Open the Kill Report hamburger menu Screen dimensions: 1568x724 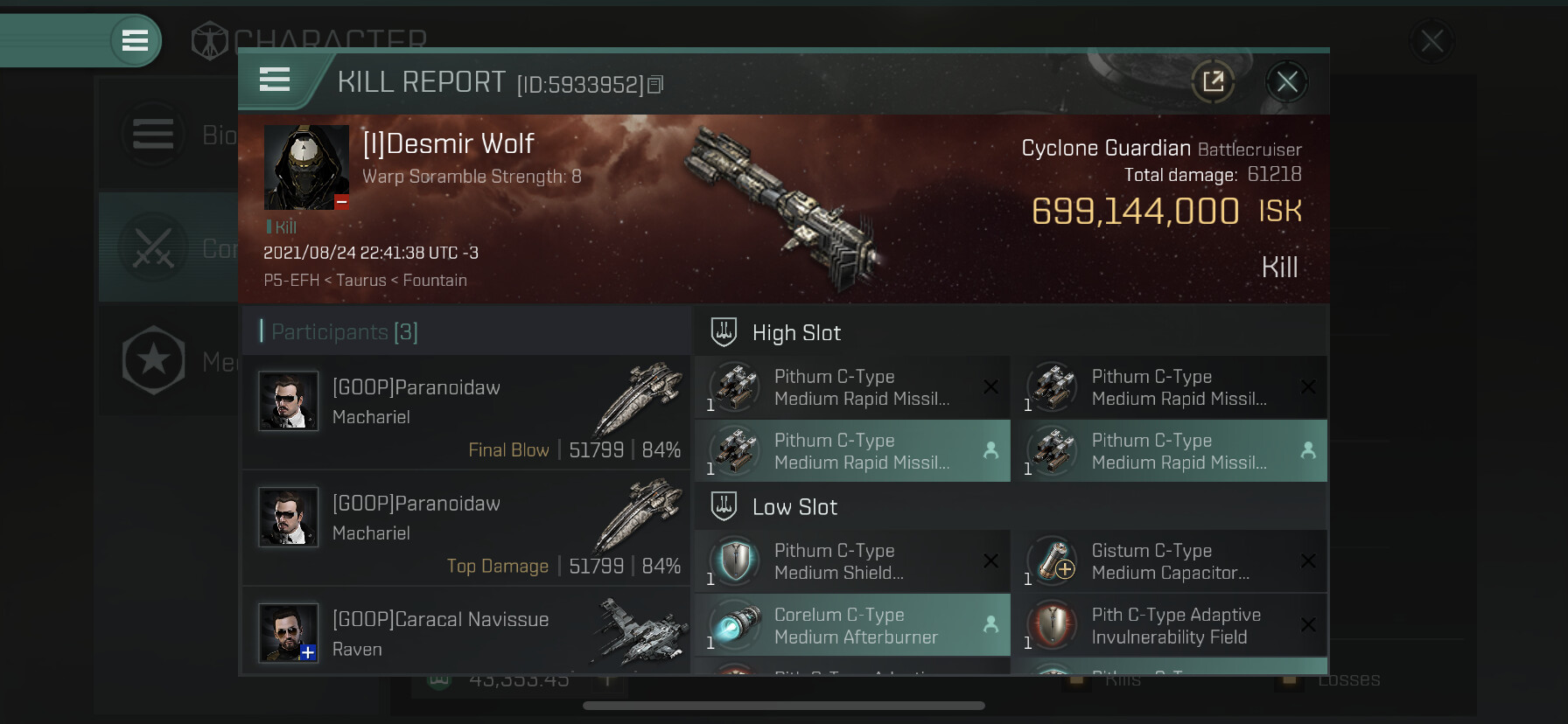pos(275,80)
